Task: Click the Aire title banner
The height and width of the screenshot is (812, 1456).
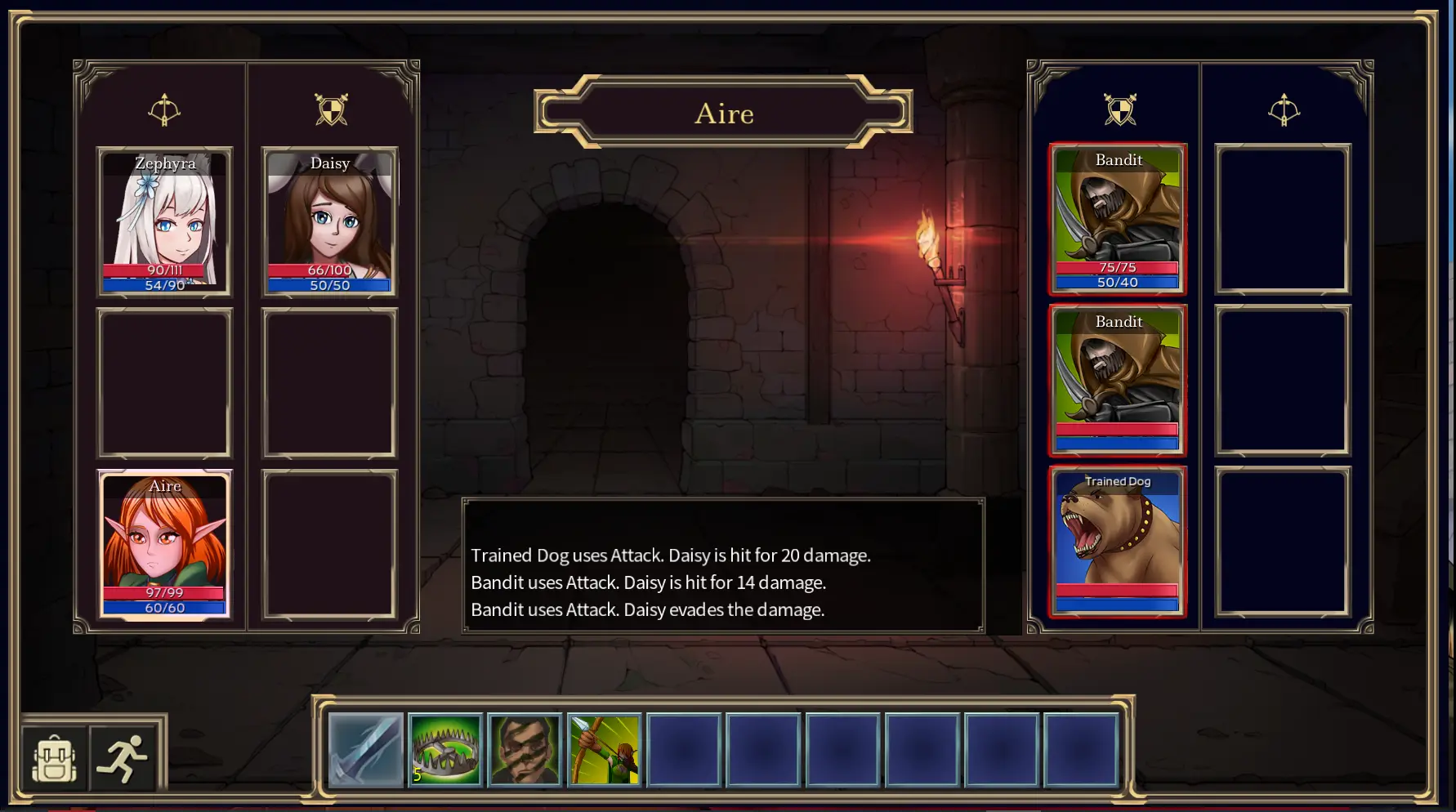Action: tap(722, 114)
